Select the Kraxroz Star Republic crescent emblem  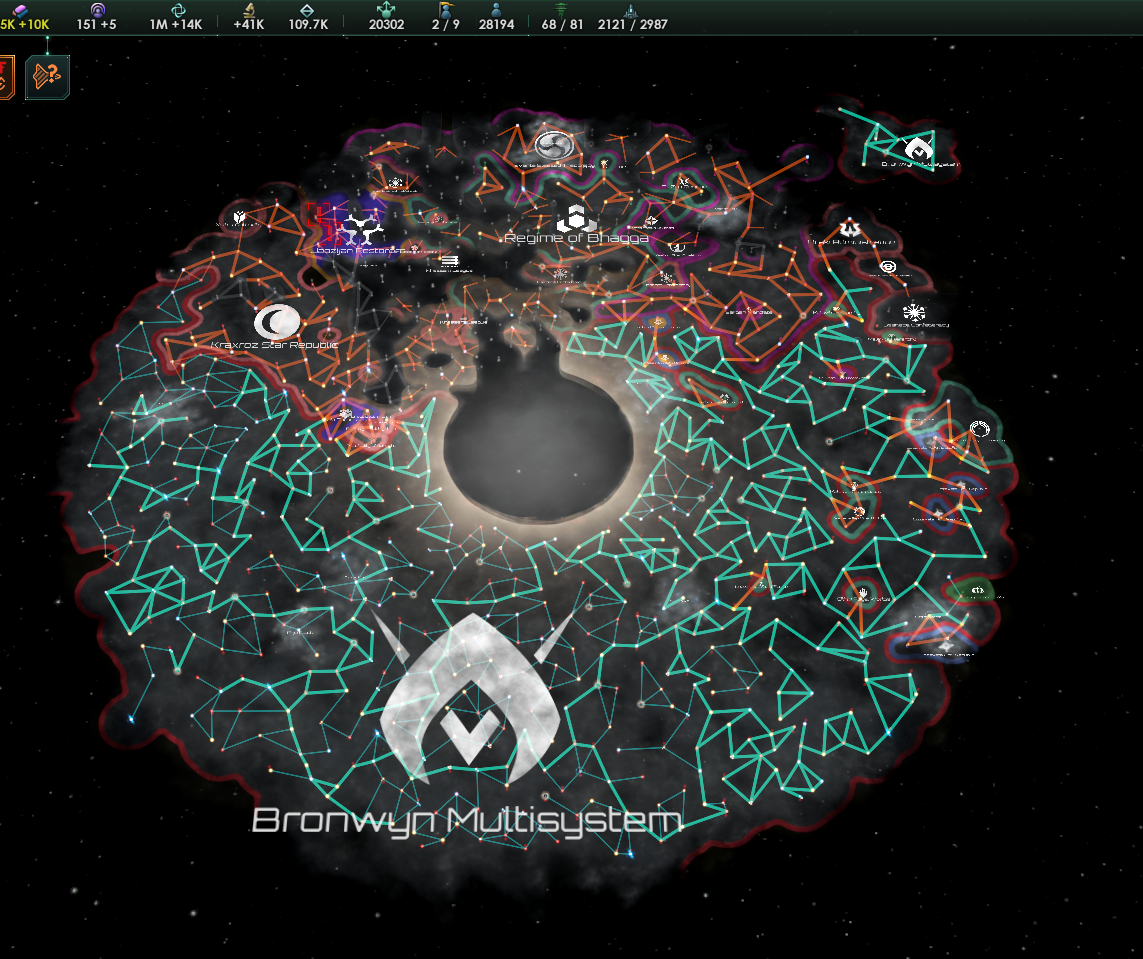pos(275,321)
